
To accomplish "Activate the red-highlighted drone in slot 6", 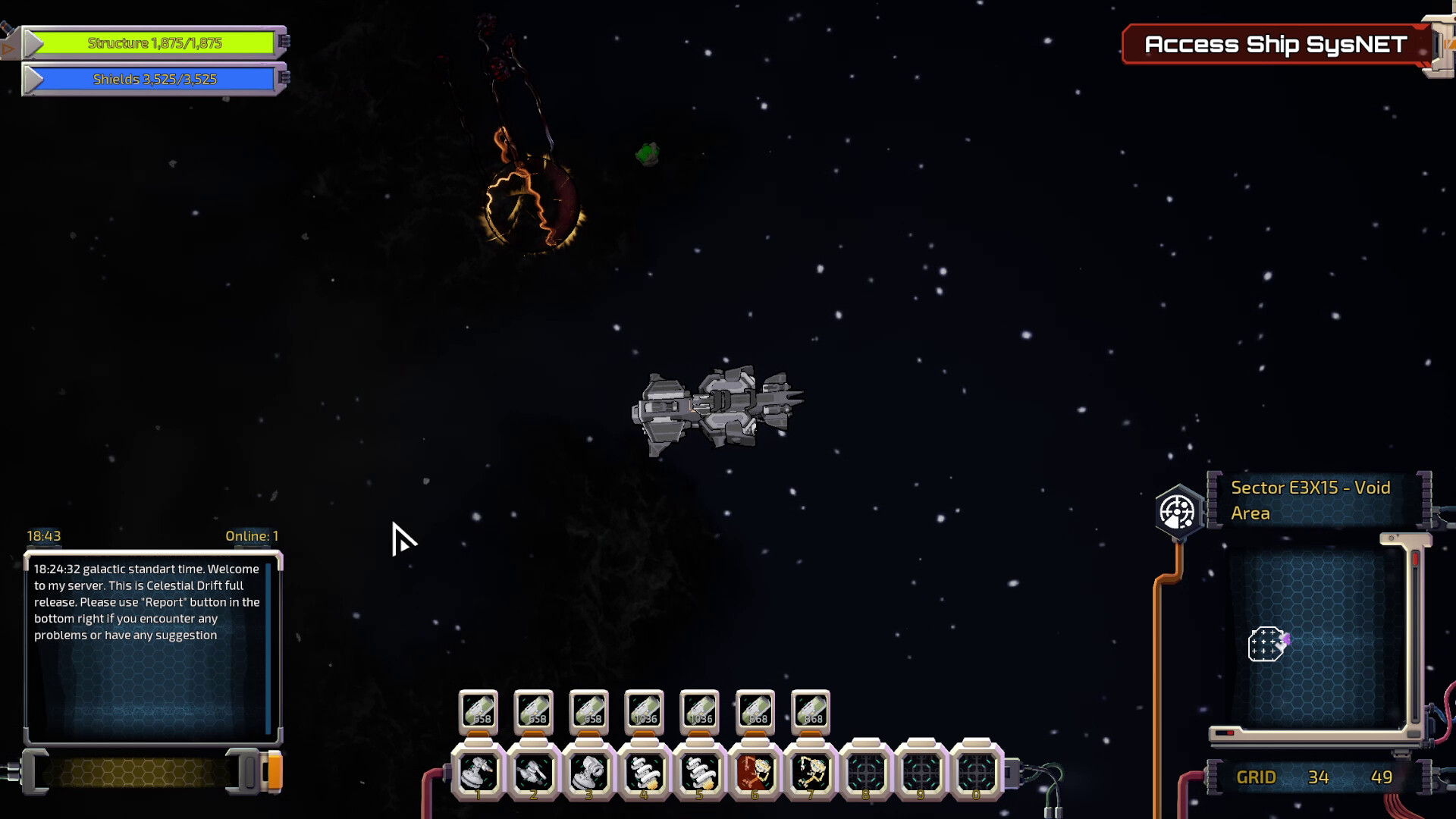I will (x=755, y=772).
